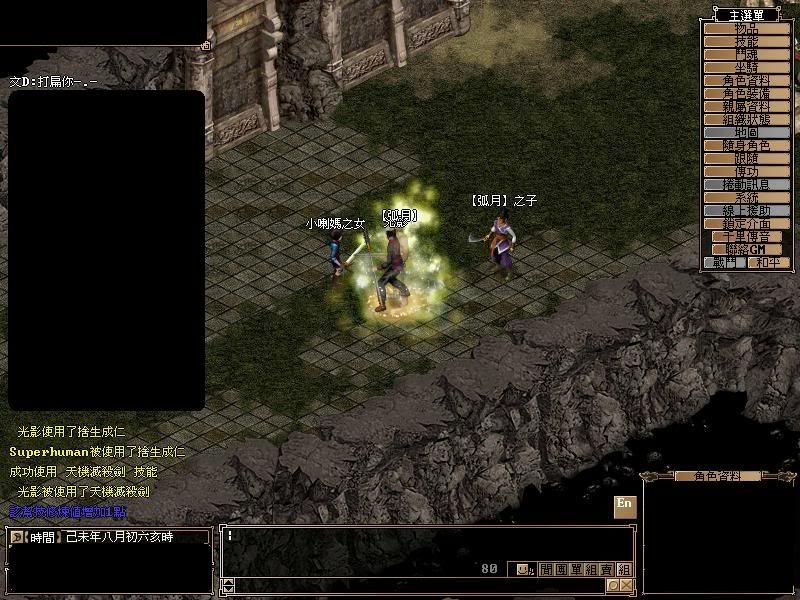Open the 物品 items menu entry
This screenshot has width=800, height=600.
746,28
